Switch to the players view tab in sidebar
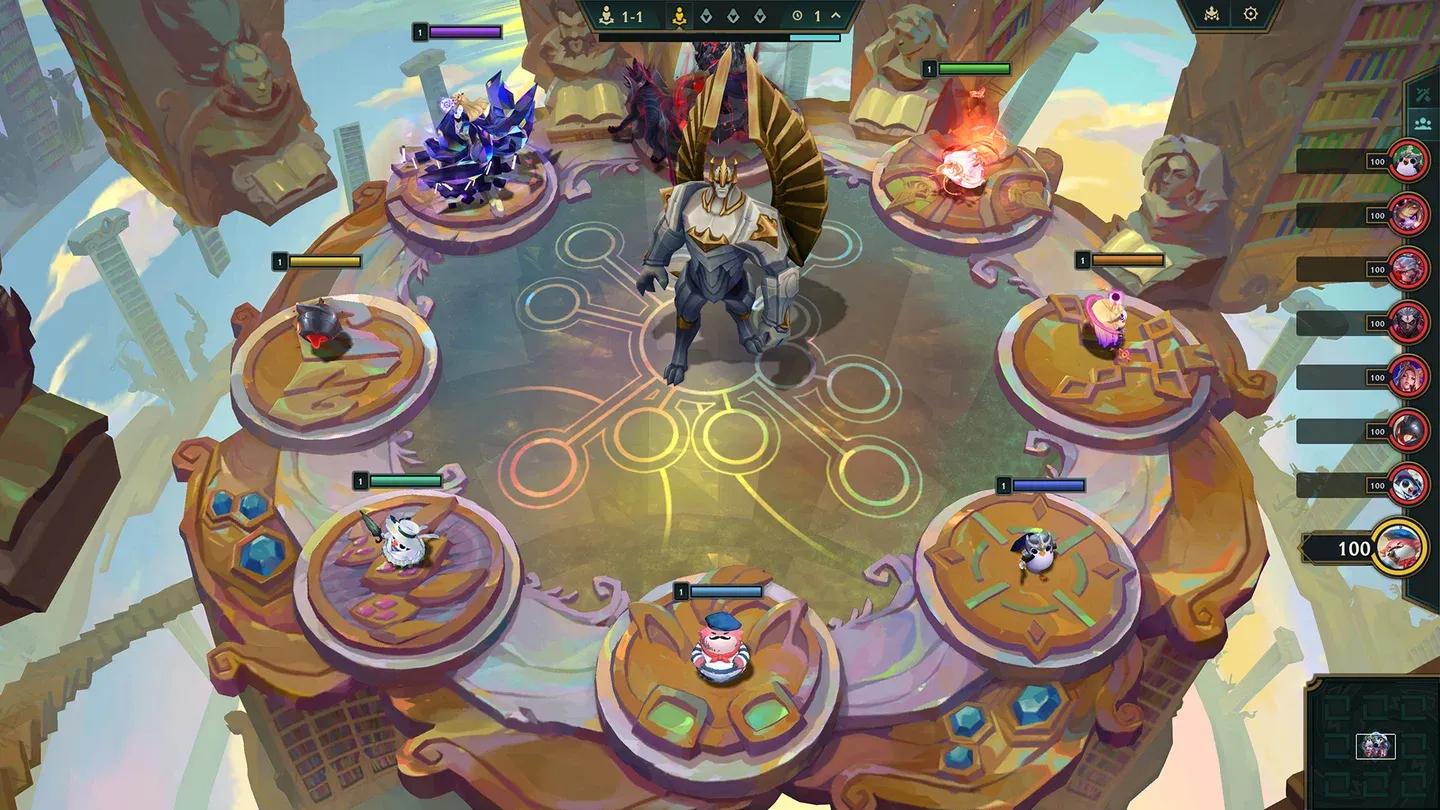Image resolution: width=1440 pixels, height=810 pixels. tap(1423, 123)
